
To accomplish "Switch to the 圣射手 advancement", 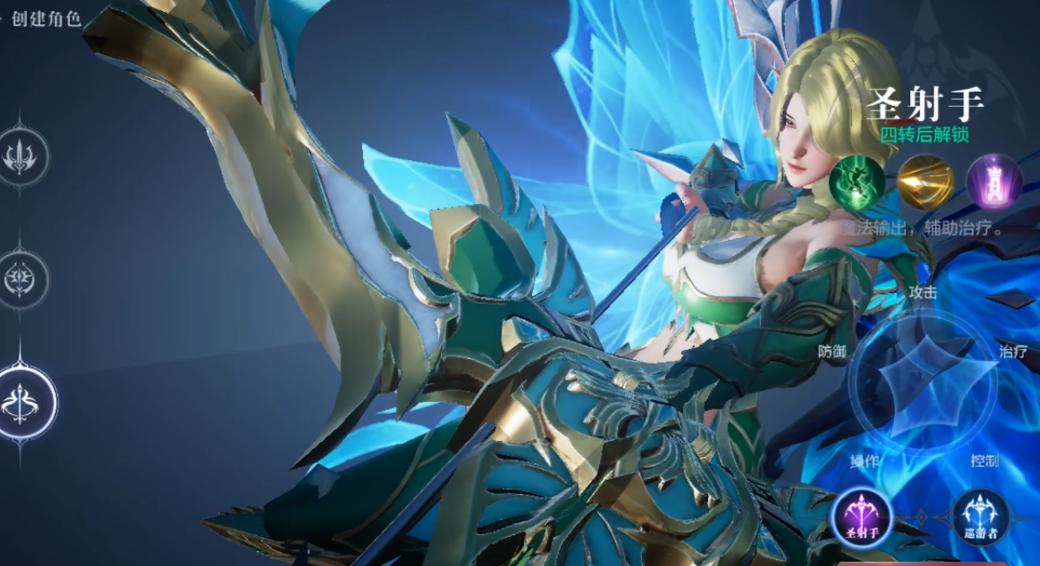I will pyautogui.click(x=860, y=516).
